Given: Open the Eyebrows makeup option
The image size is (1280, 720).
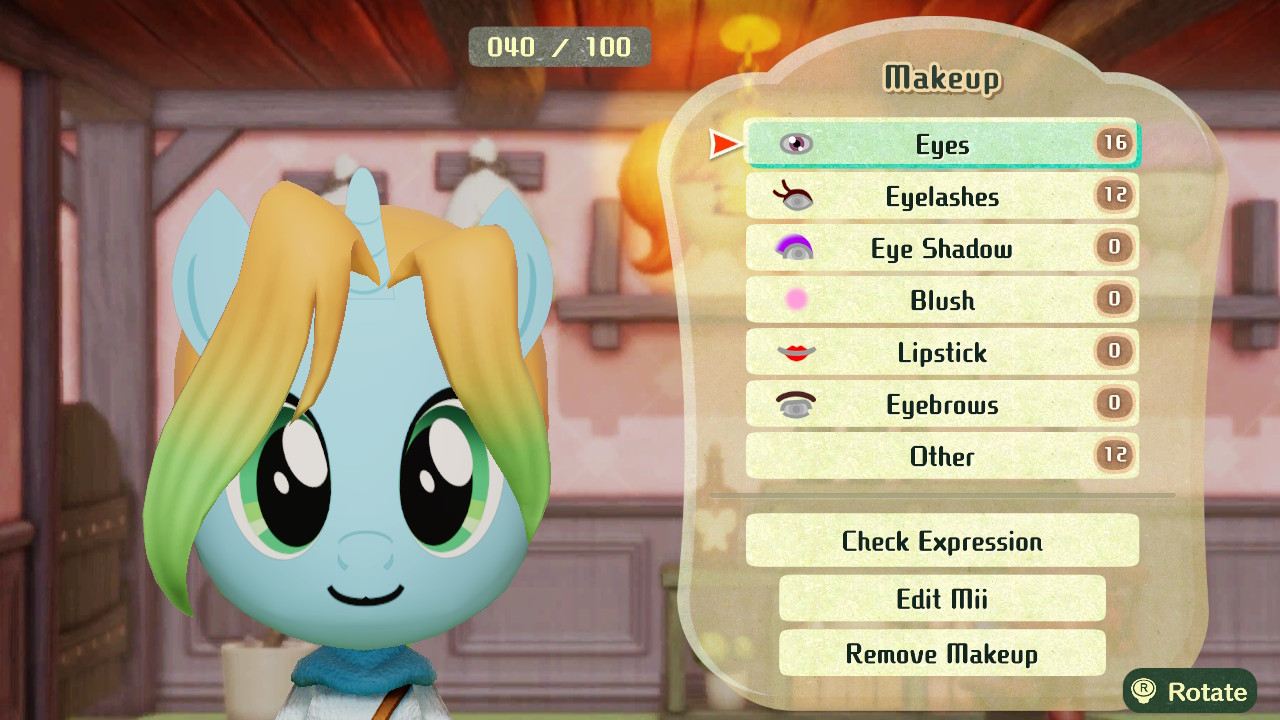Looking at the screenshot, I should click(942, 404).
